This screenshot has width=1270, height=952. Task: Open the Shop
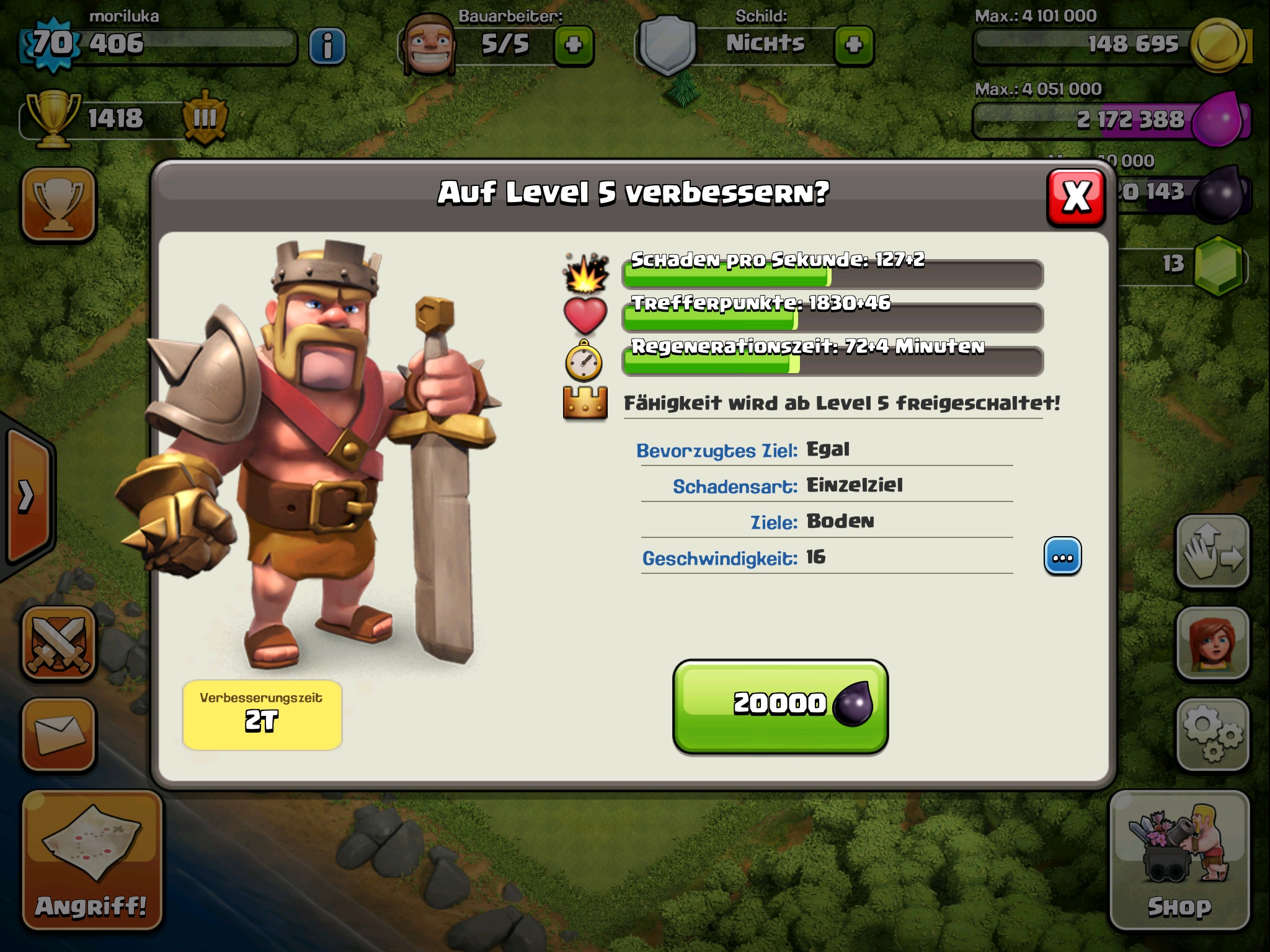point(1179,860)
